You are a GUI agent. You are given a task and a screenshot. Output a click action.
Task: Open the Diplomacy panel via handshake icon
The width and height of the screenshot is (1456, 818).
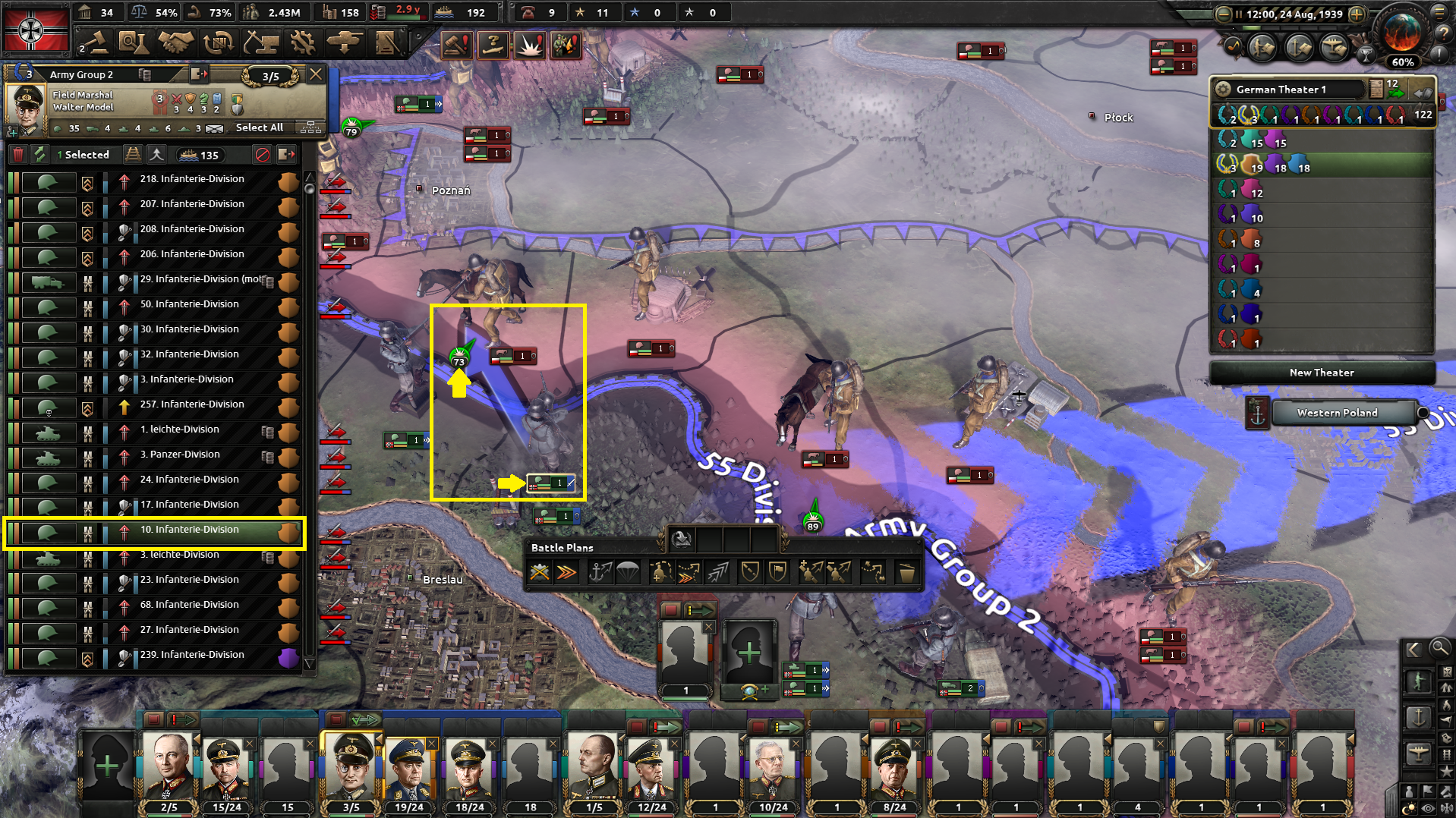point(176,43)
